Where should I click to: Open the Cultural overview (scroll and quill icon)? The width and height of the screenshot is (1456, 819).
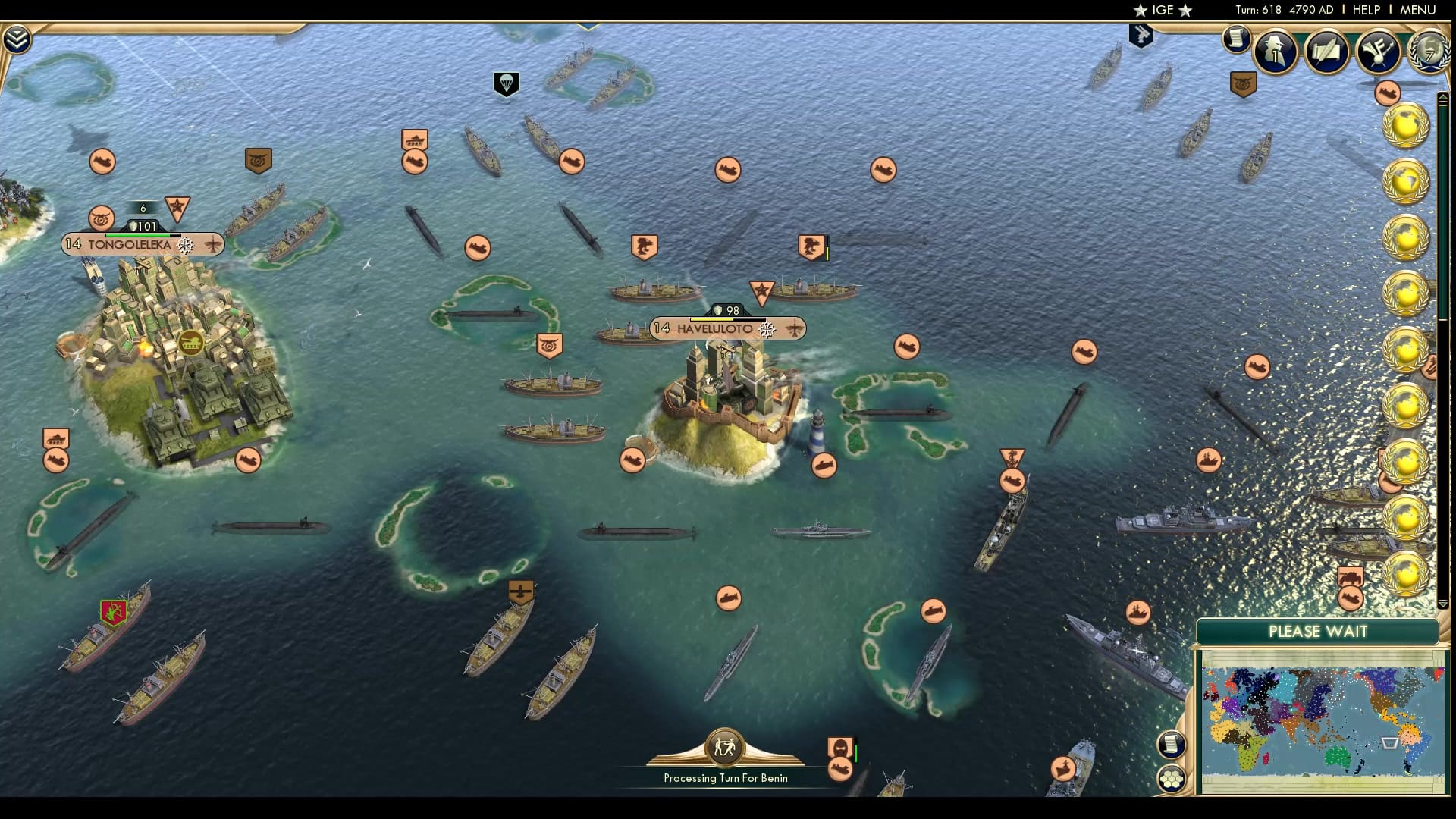click(x=1328, y=52)
